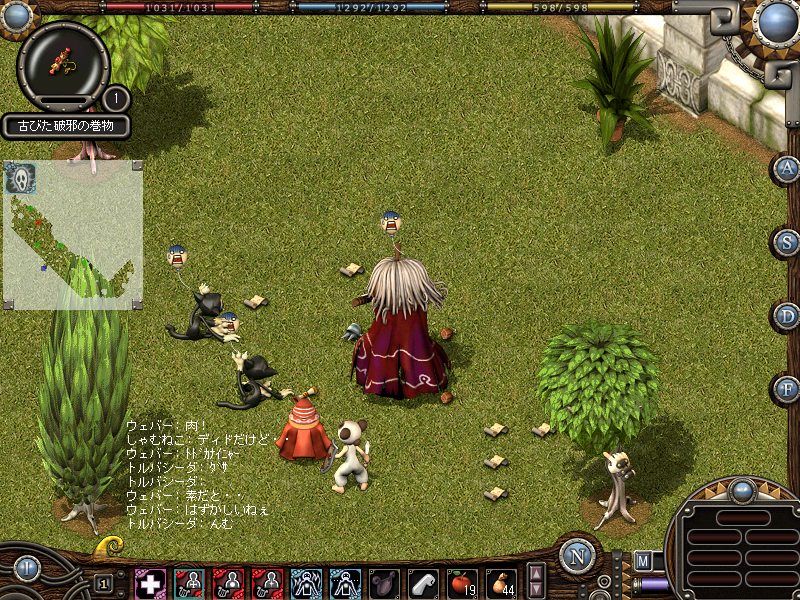Click the round N button
Image resolution: width=800 pixels, height=600 pixels.
pyautogui.click(x=577, y=556)
